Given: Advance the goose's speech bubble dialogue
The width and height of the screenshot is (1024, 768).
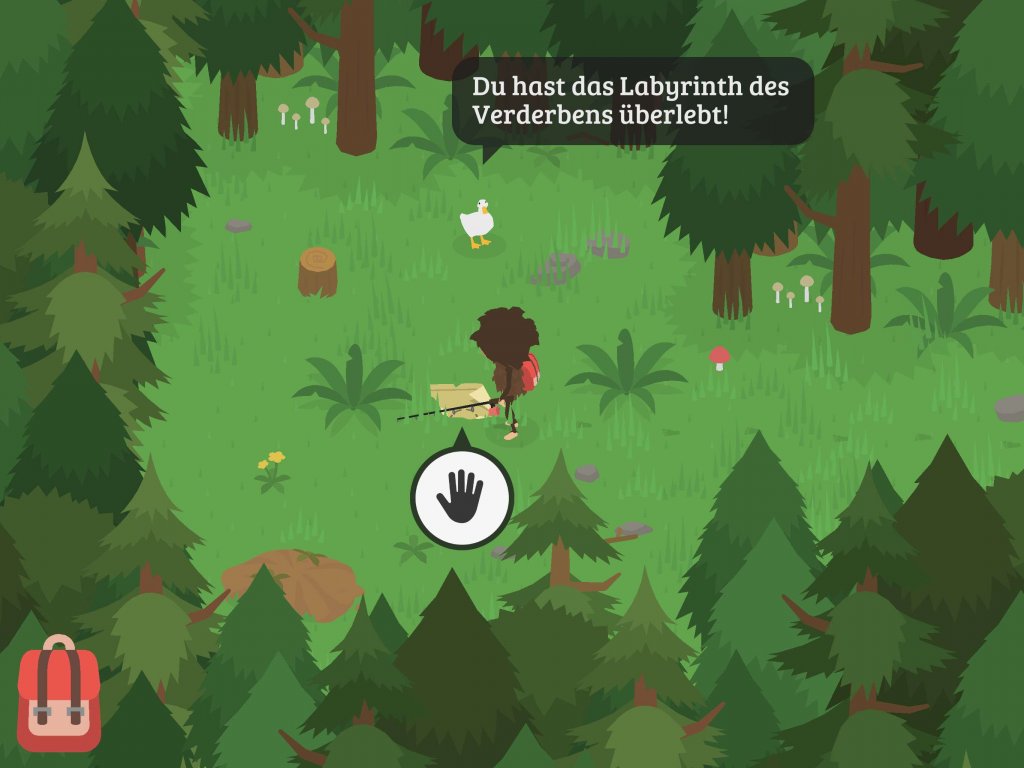Looking at the screenshot, I should 632,101.
